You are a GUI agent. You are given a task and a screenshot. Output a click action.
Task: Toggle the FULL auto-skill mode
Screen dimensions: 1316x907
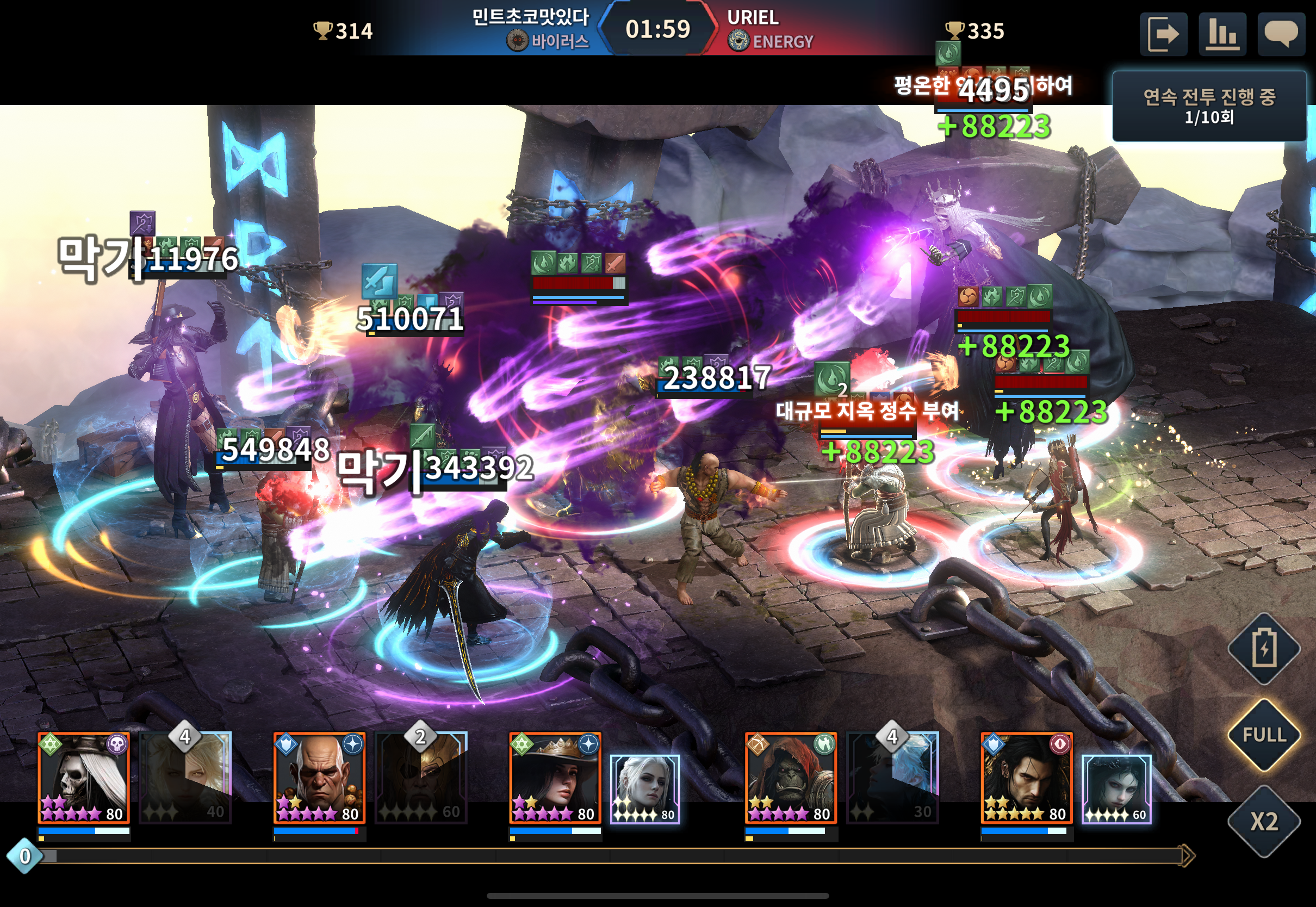click(1264, 735)
